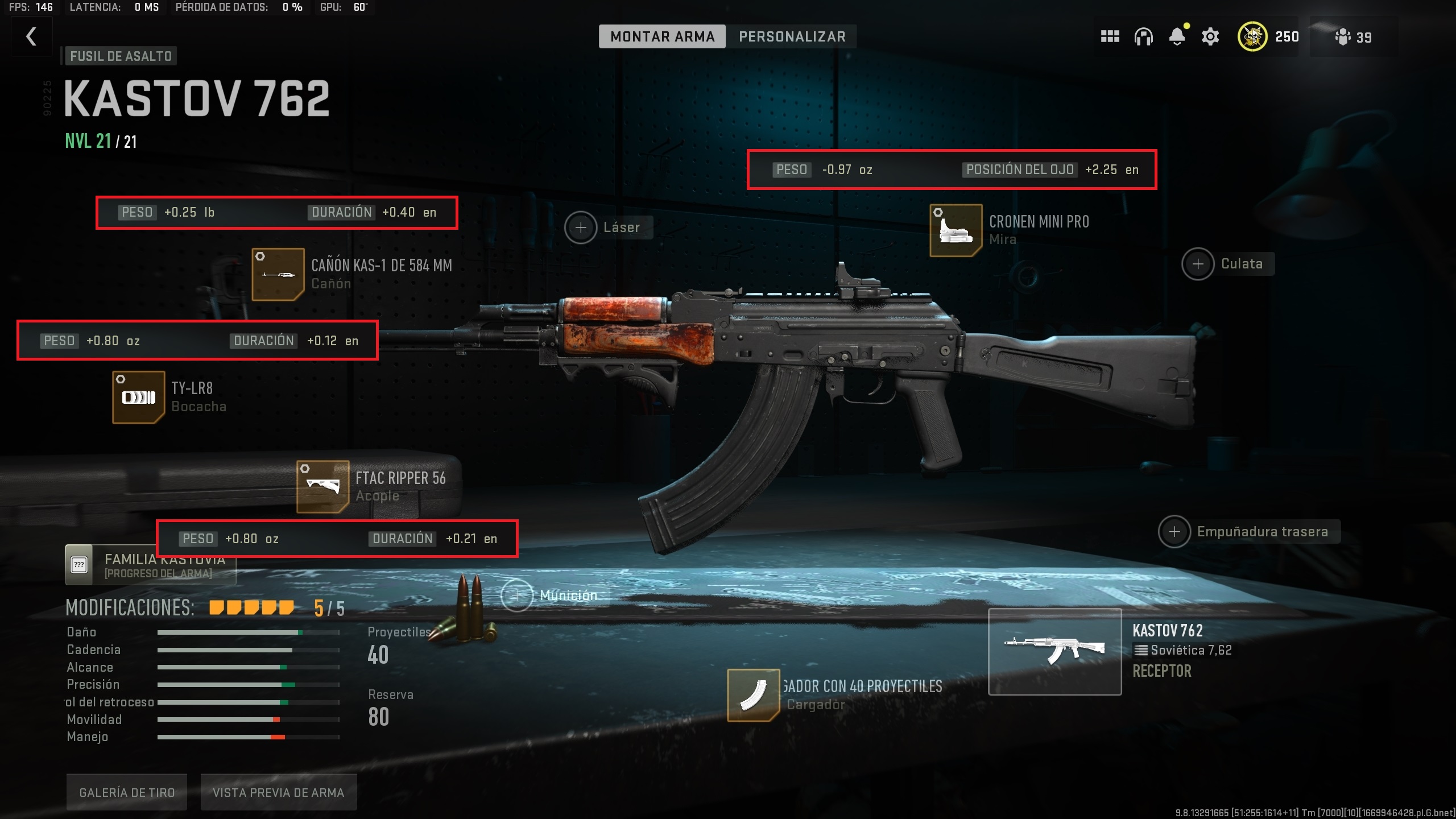Open the TY-LR8 muzzle attachment slot
The height and width of the screenshot is (819, 1456).
pyautogui.click(x=138, y=397)
